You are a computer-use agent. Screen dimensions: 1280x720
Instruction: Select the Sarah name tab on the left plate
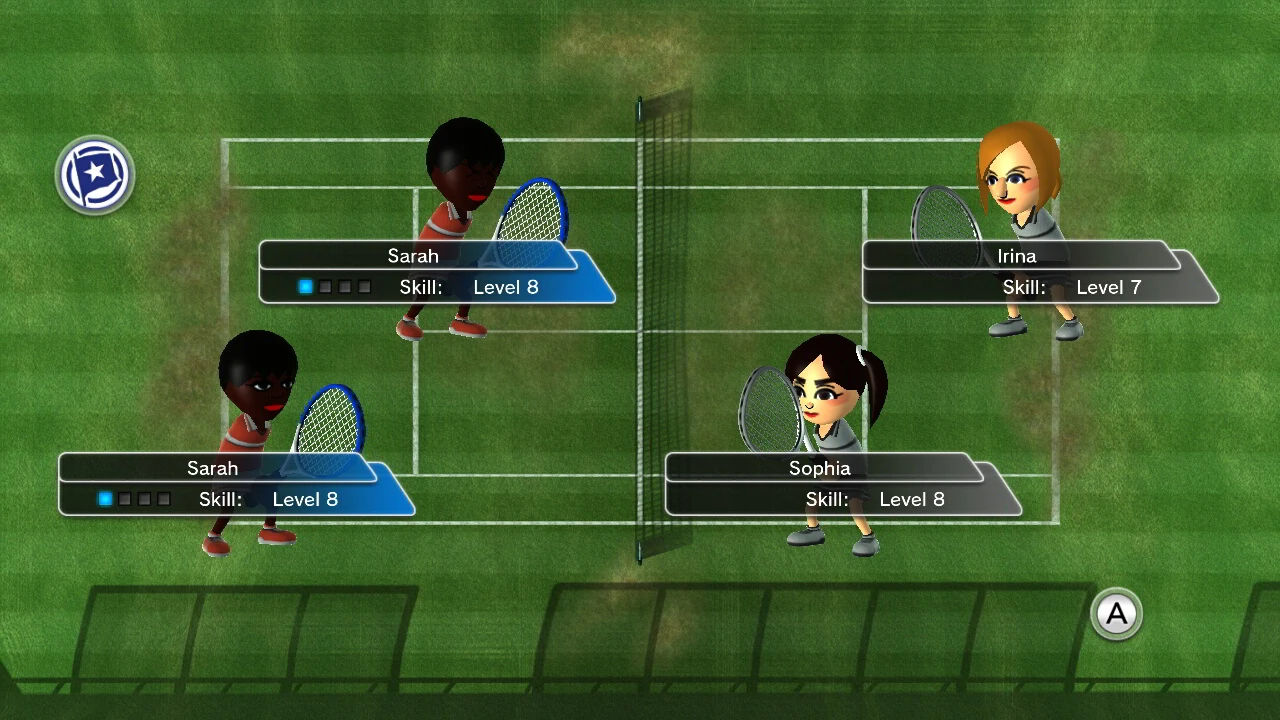[x=213, y=468]
